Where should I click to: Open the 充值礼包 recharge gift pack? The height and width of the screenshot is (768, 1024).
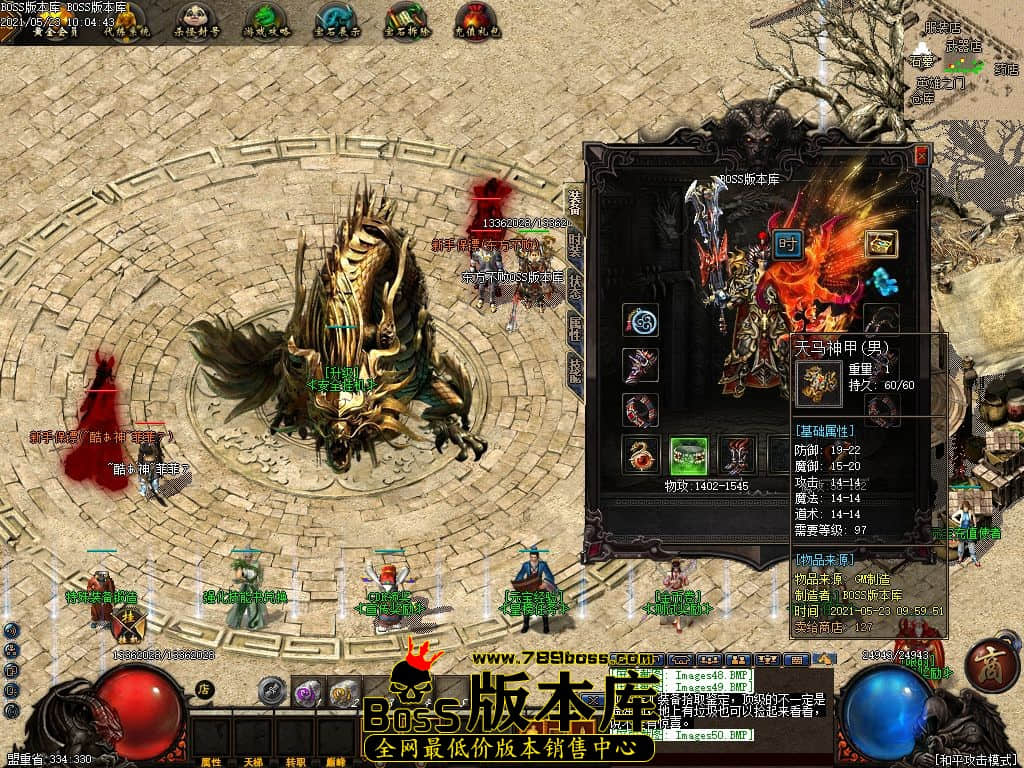476,19
